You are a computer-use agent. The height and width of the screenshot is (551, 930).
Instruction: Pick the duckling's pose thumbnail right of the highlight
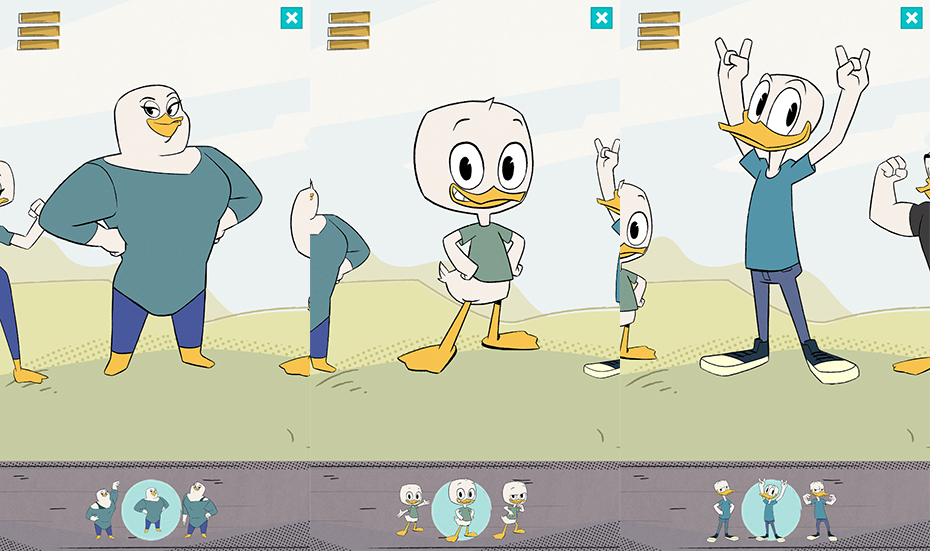(513, 510)
